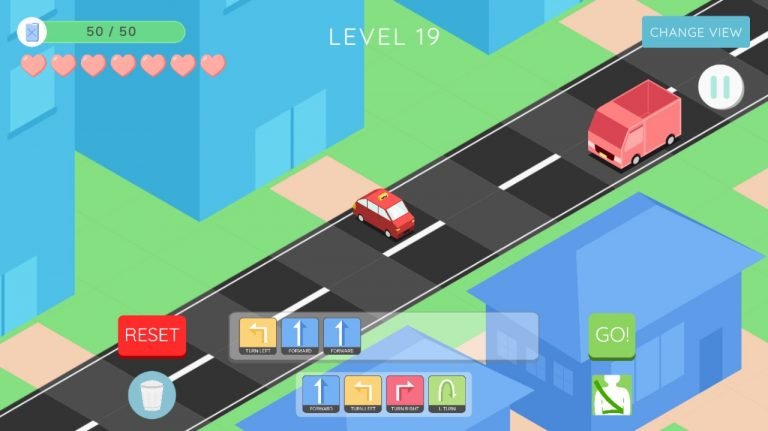Click the red RESET button
Image resolution: width=768 pixels, height=431 pixels.
[152, 335]
